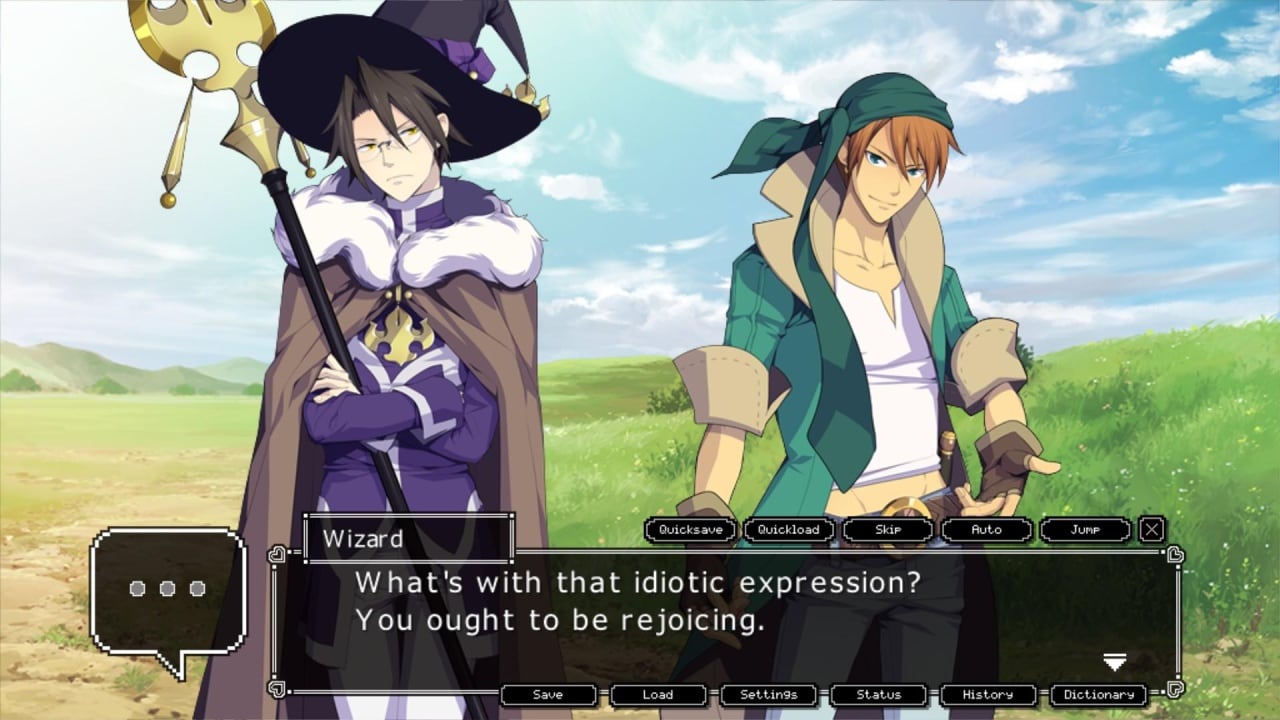Show the Status screen
Image resolution: width=1280 pixels, height=720 pixels.
coord(878,695)
